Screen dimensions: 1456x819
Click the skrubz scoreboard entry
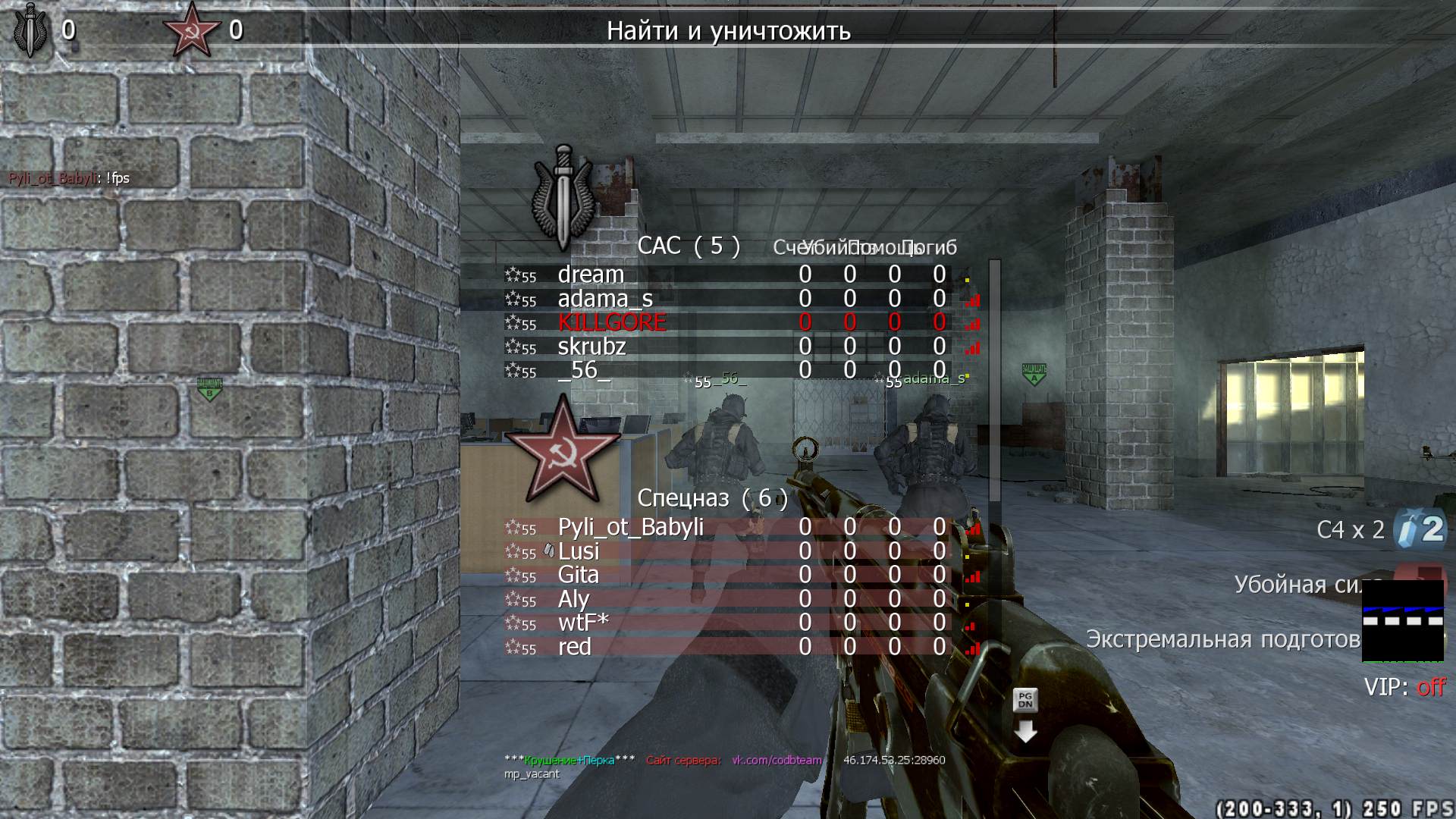point(591,347)
